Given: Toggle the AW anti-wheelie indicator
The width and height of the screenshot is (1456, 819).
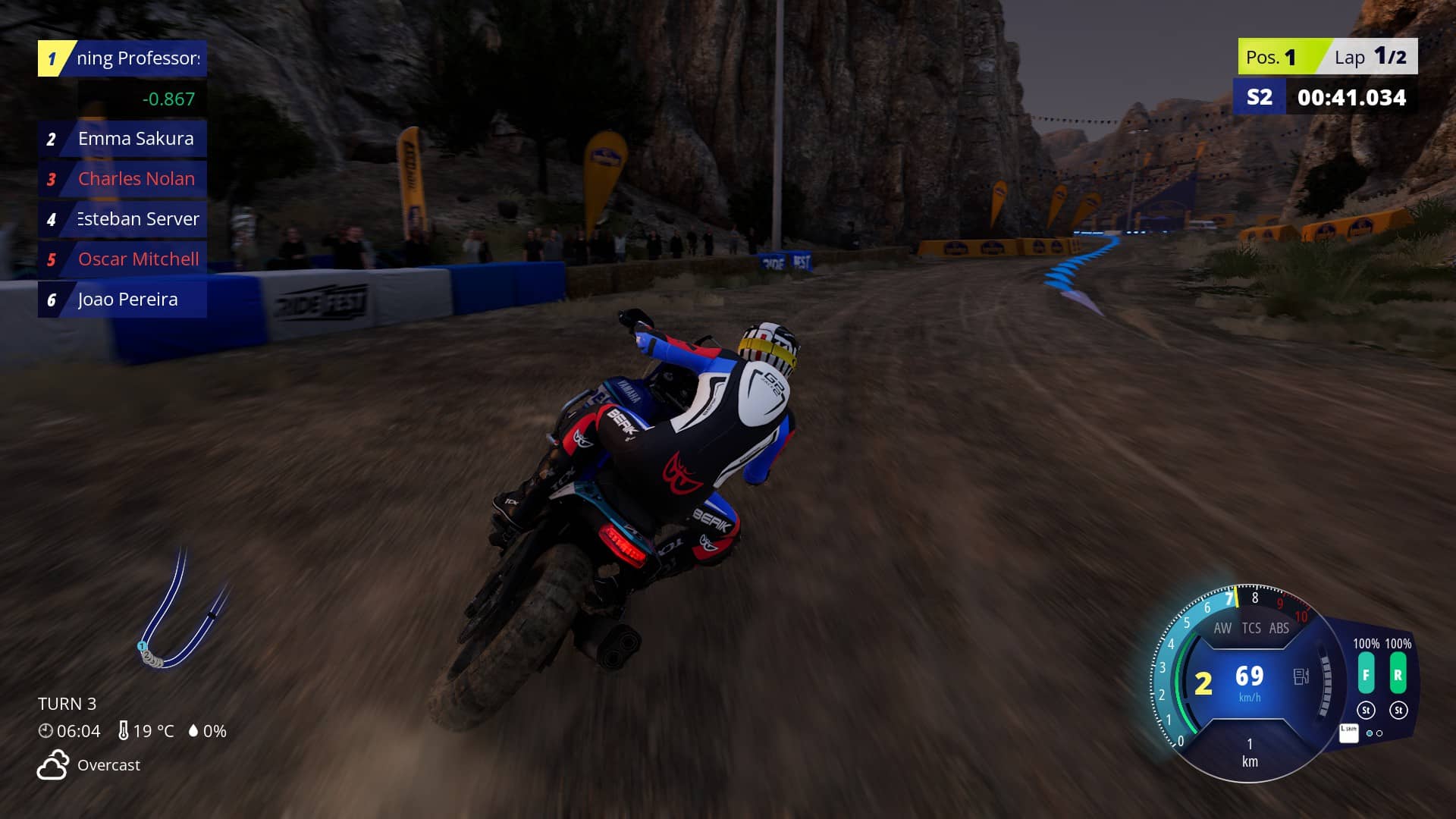Looking at the screenshot, I should [1222, 628].
